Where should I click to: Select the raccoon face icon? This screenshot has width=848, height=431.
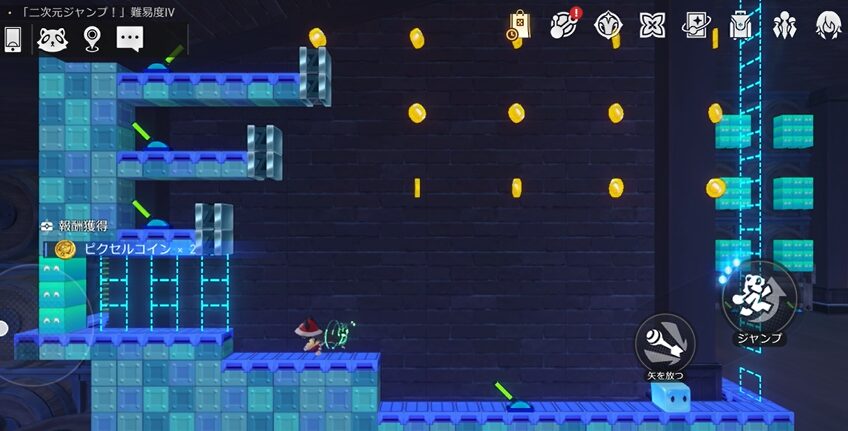click(52, 39)
